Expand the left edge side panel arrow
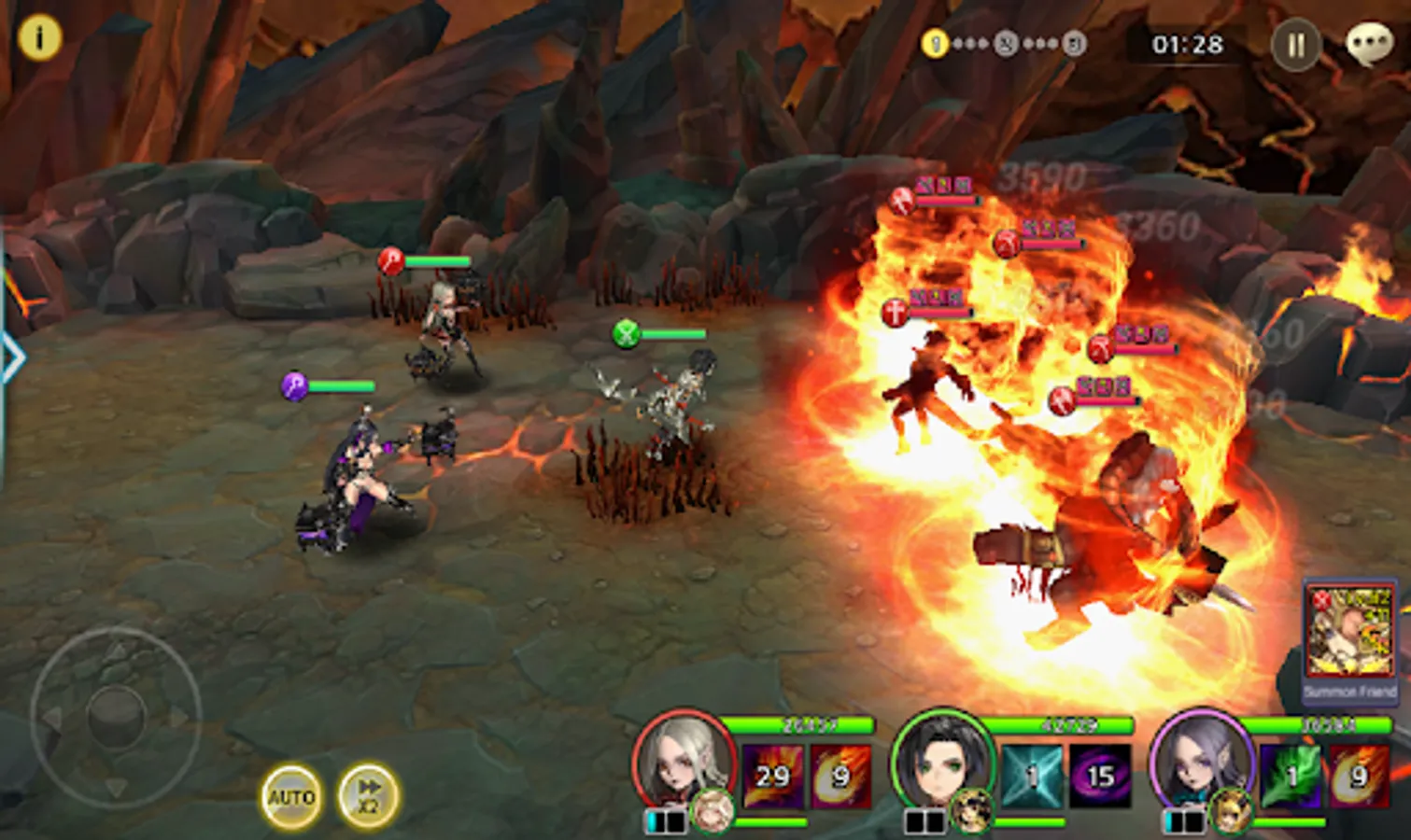This screenshot has height=840, width=1411. [x=11, y=357]
